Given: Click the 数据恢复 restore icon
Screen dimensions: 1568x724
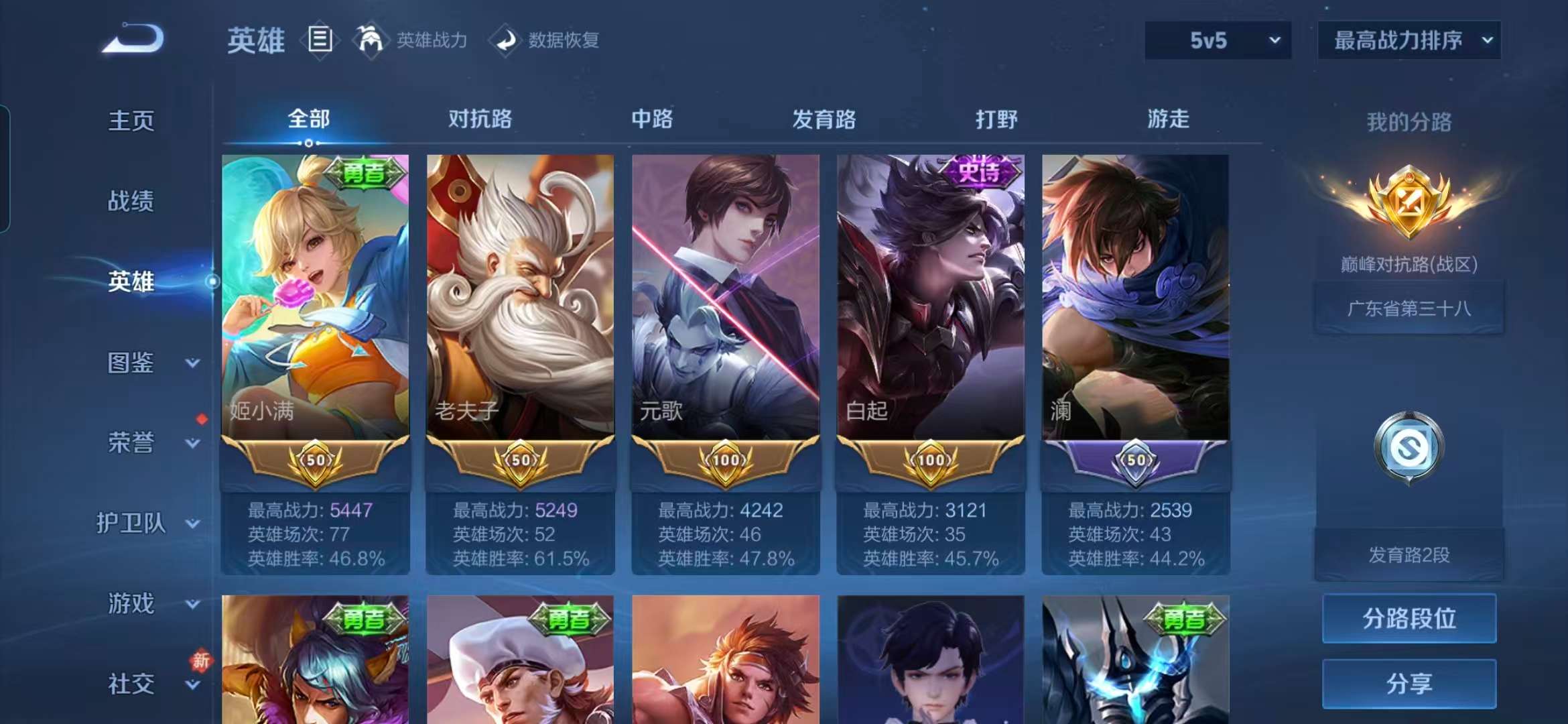Looking at the screenshot, I should tap(506, 40).
